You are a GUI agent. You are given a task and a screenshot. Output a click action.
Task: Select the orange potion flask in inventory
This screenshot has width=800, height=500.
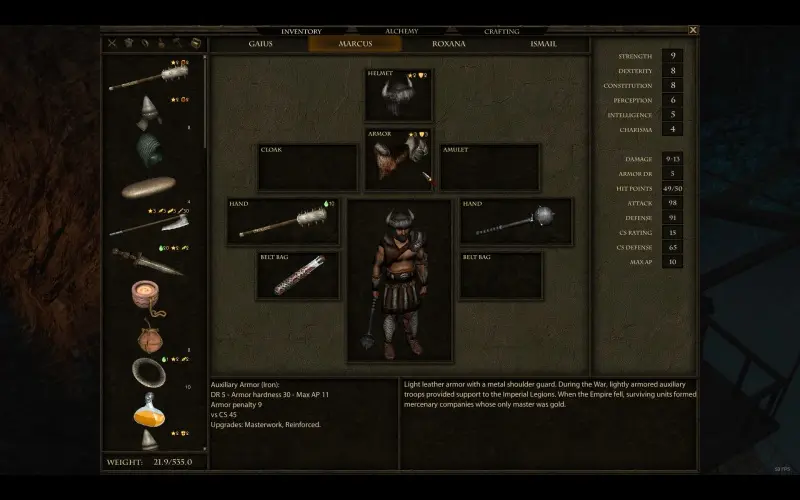tap(146, 408)
